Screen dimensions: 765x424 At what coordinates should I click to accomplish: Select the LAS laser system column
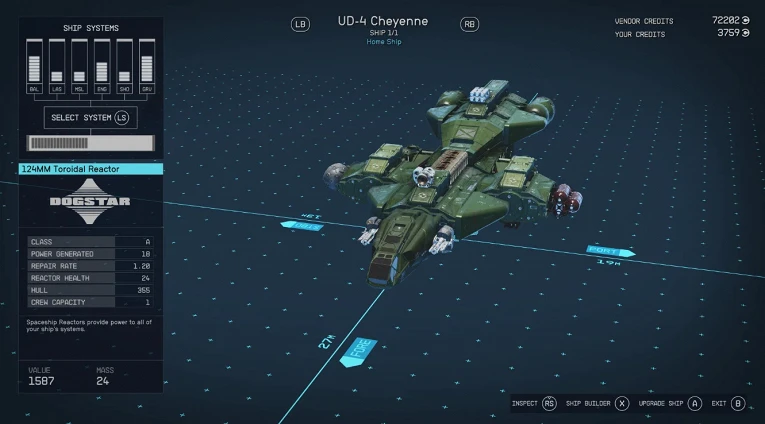[x=57, y=66]
